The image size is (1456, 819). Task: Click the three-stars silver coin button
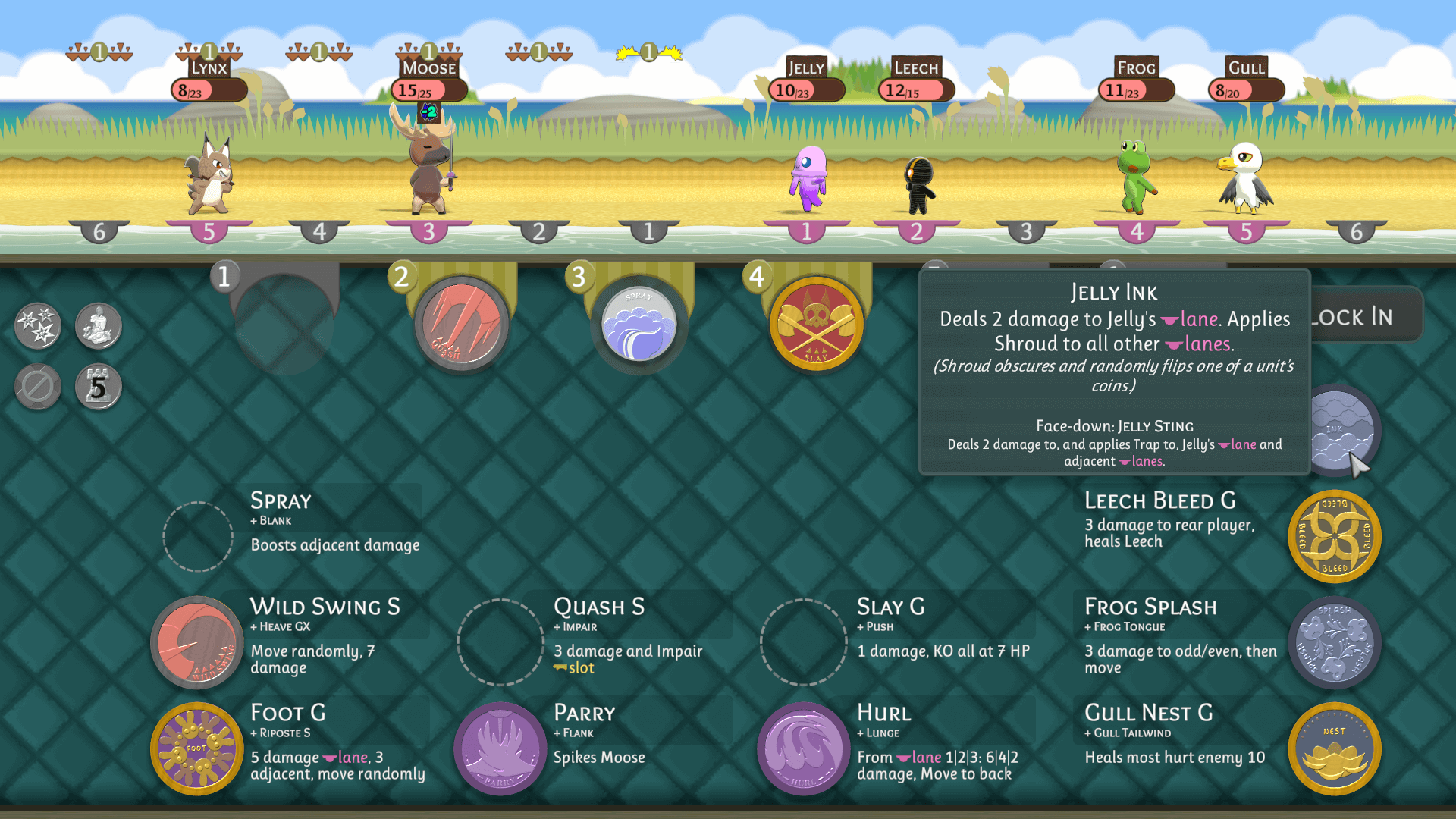pos(38,326)
